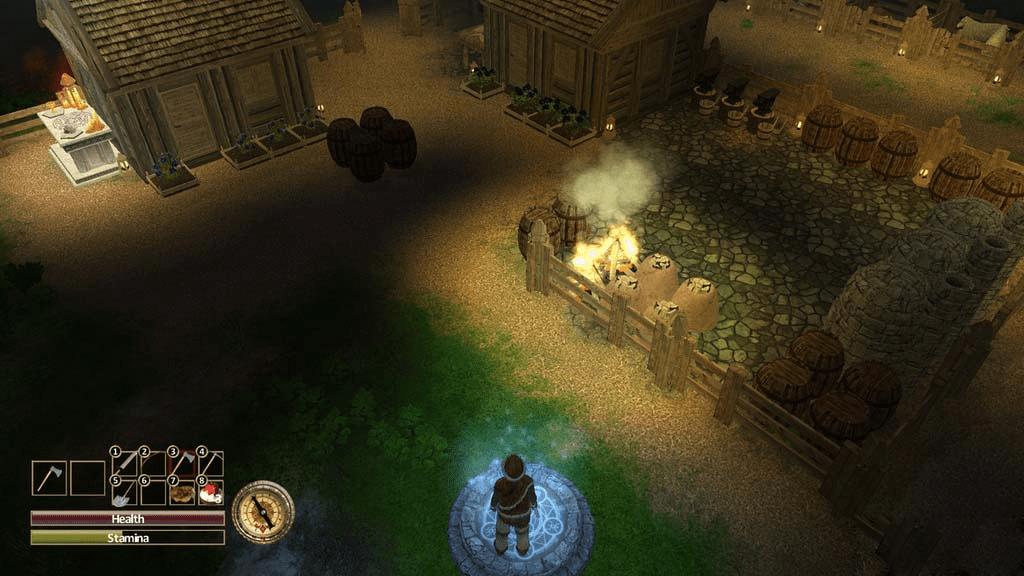This screenshot has width=1024, height=576.
Task: Click the empty hotbar slot numbered 6
Action: pos(153,492)
